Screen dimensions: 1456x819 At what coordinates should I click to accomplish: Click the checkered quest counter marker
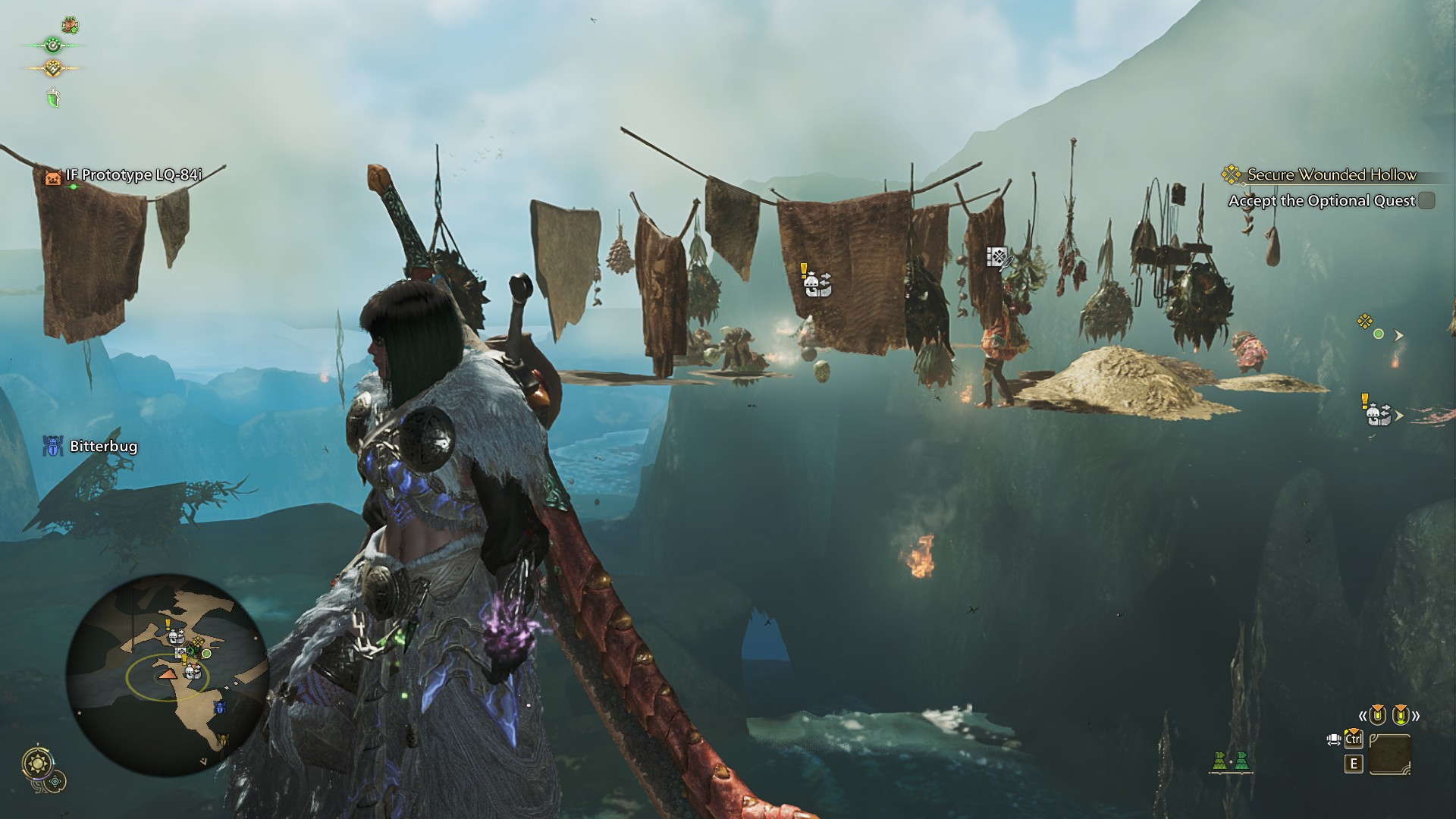998,258
